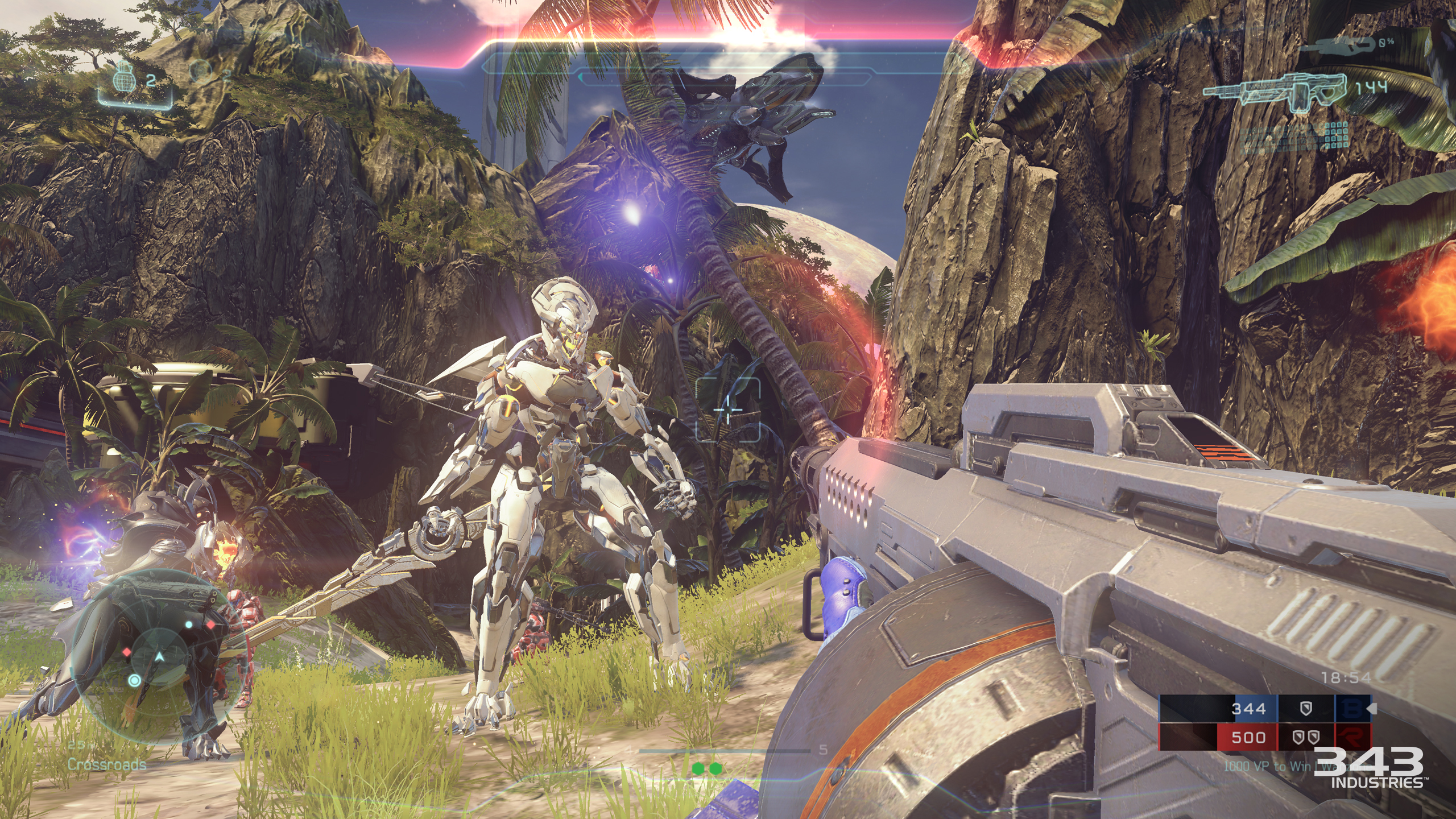Screen dimensions: 1456x819
Task: Select the red team R emblem
Action: click(1352, 738)
